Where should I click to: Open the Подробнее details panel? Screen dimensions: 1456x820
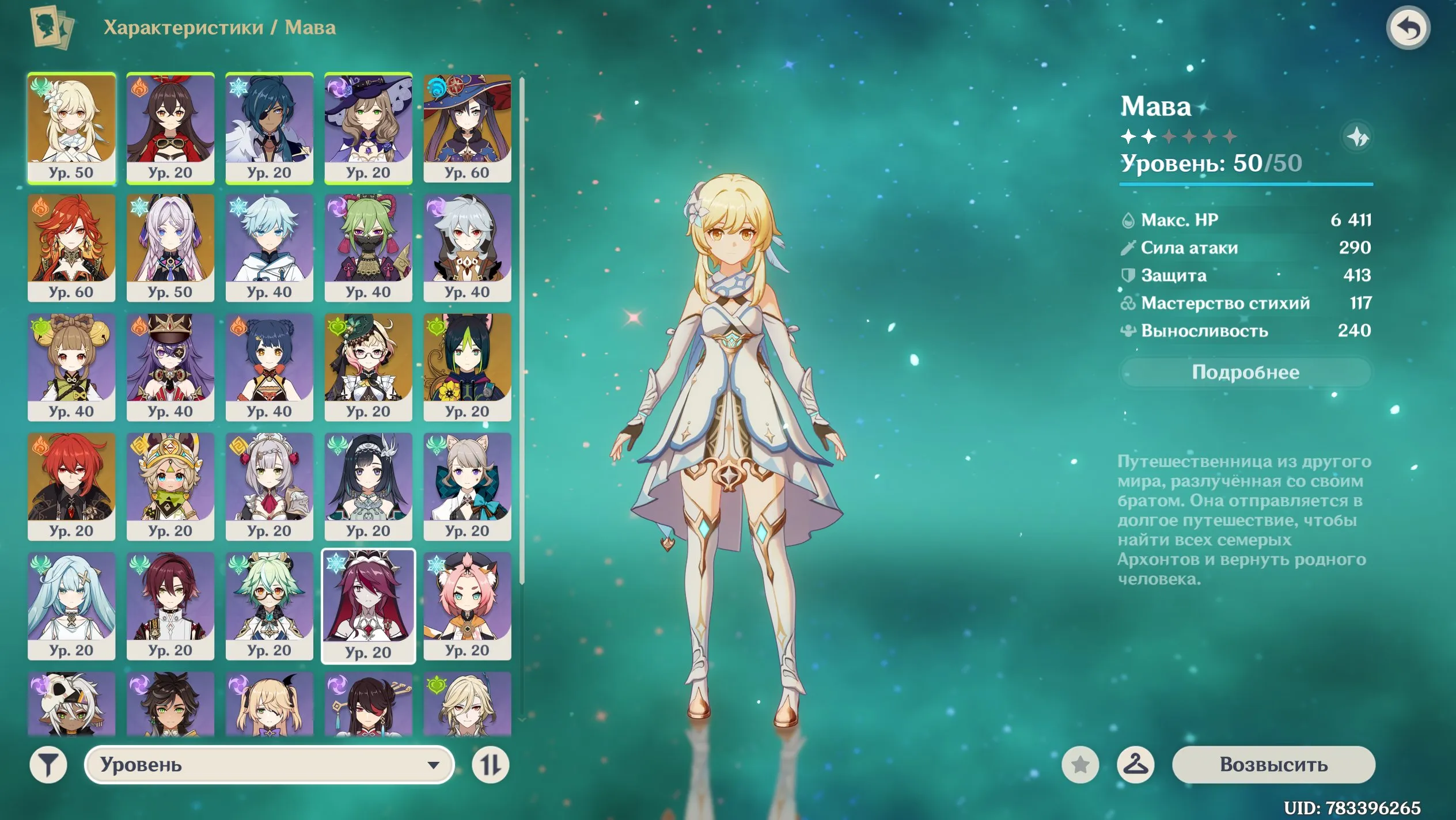coord(1245,373)
